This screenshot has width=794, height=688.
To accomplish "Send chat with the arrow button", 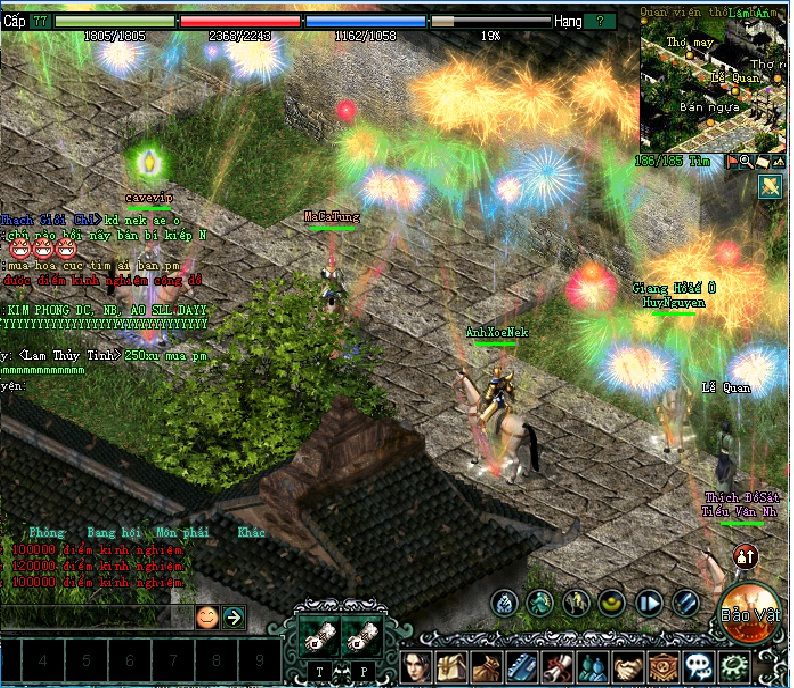I will [234, 617].
